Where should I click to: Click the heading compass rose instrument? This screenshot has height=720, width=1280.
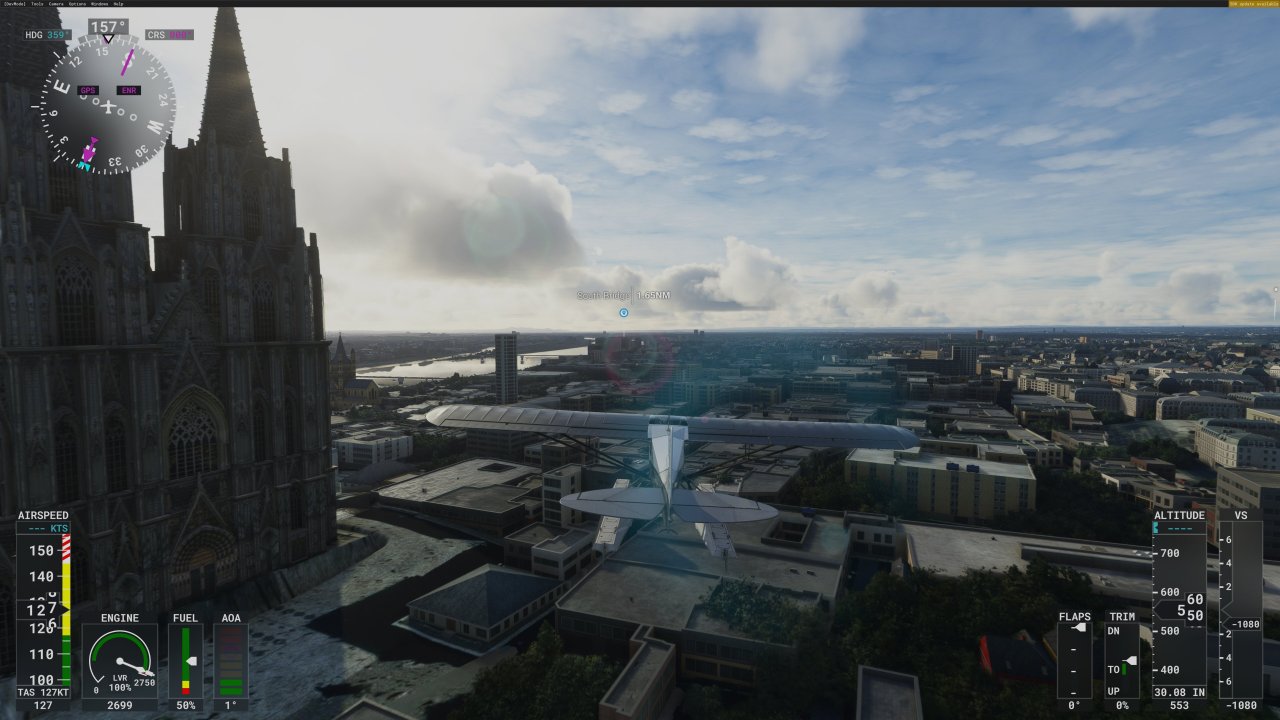[x=108, y=104]
